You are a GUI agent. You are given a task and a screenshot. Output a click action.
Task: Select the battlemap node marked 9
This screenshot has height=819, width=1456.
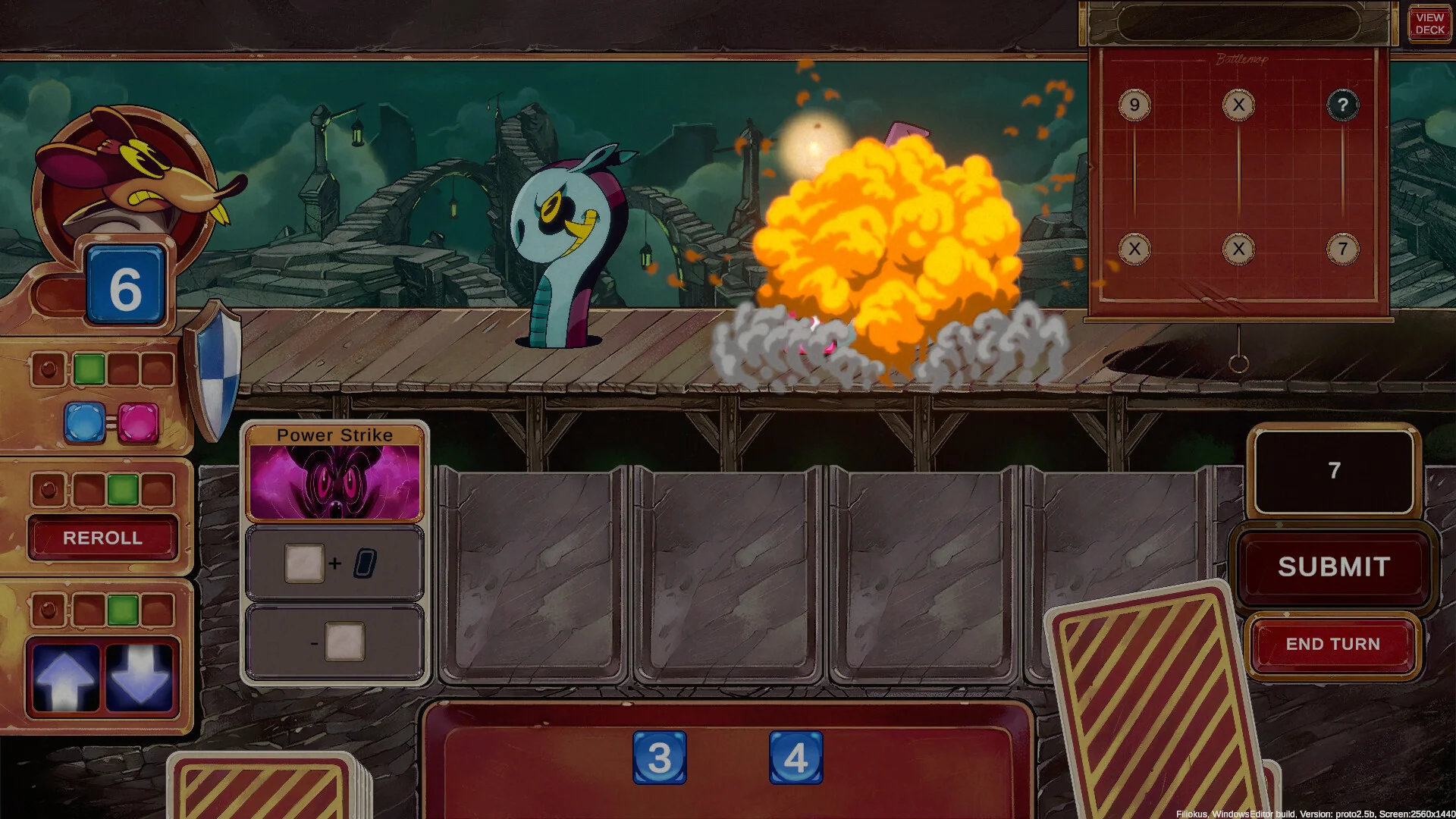tap(1134, 105)
